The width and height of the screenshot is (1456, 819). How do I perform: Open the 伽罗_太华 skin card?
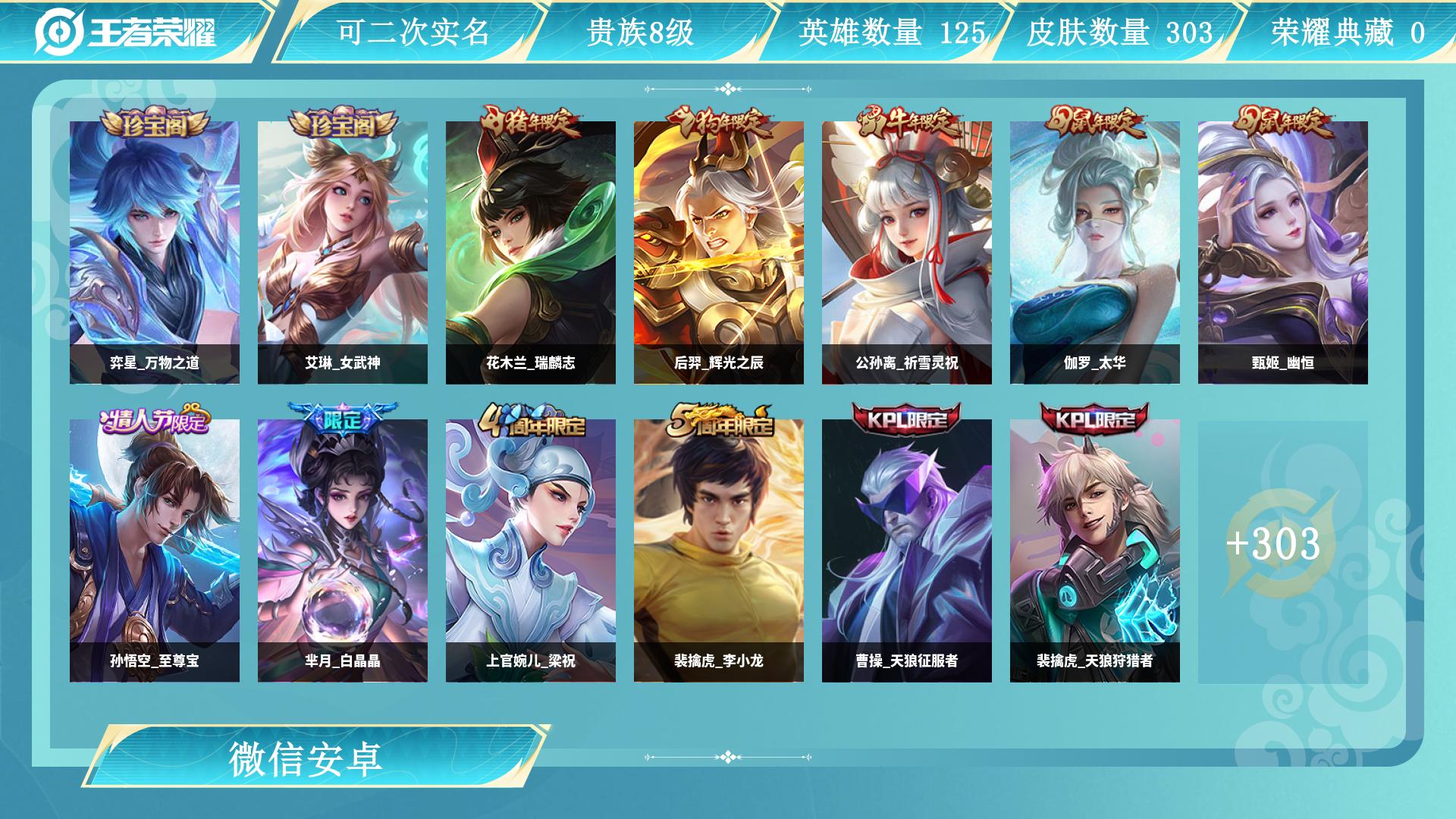(x=1095, y=253)
